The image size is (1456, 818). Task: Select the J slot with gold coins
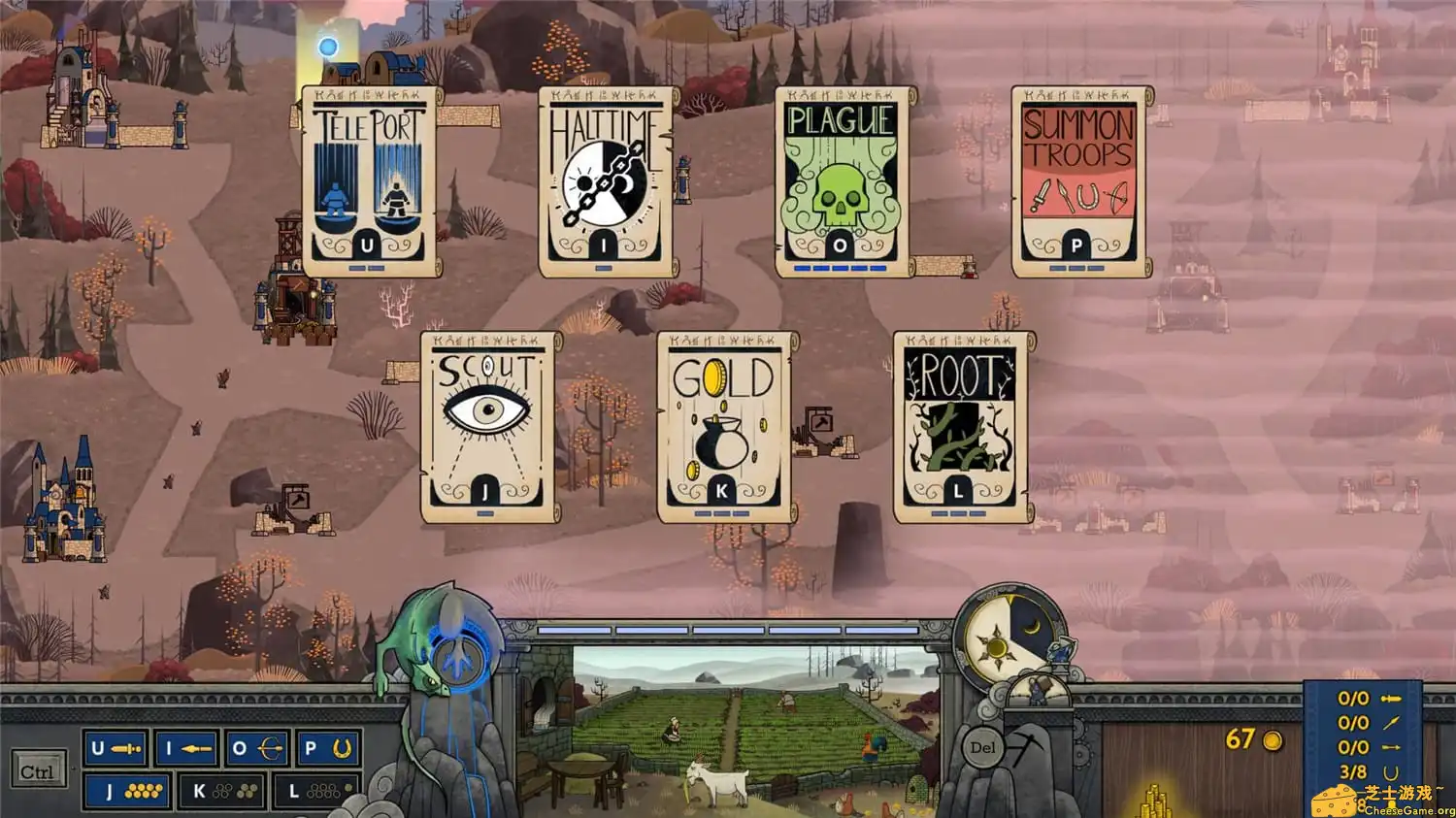click(127, 792)
